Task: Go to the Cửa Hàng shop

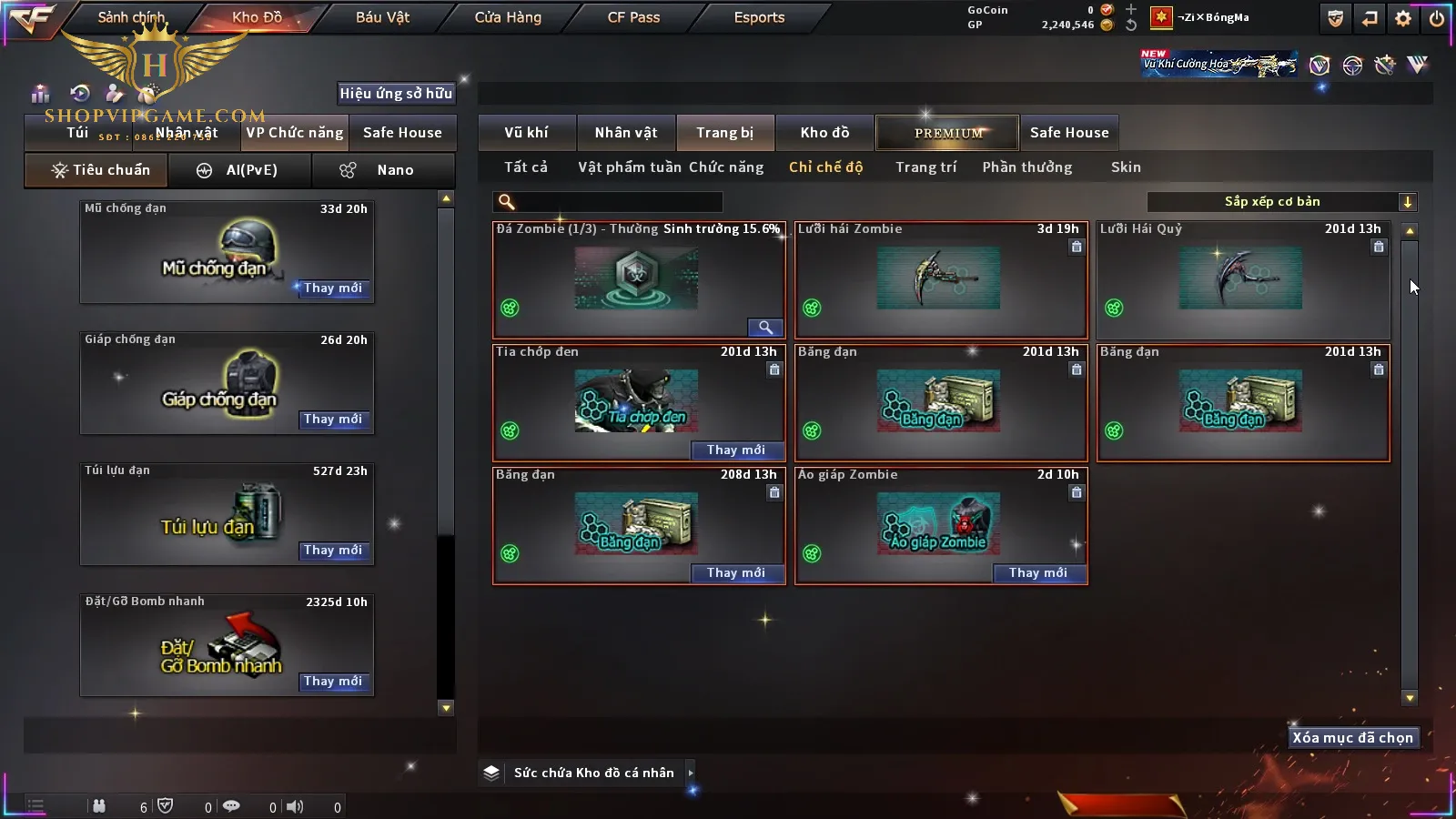Action: (x=508, y=17)
